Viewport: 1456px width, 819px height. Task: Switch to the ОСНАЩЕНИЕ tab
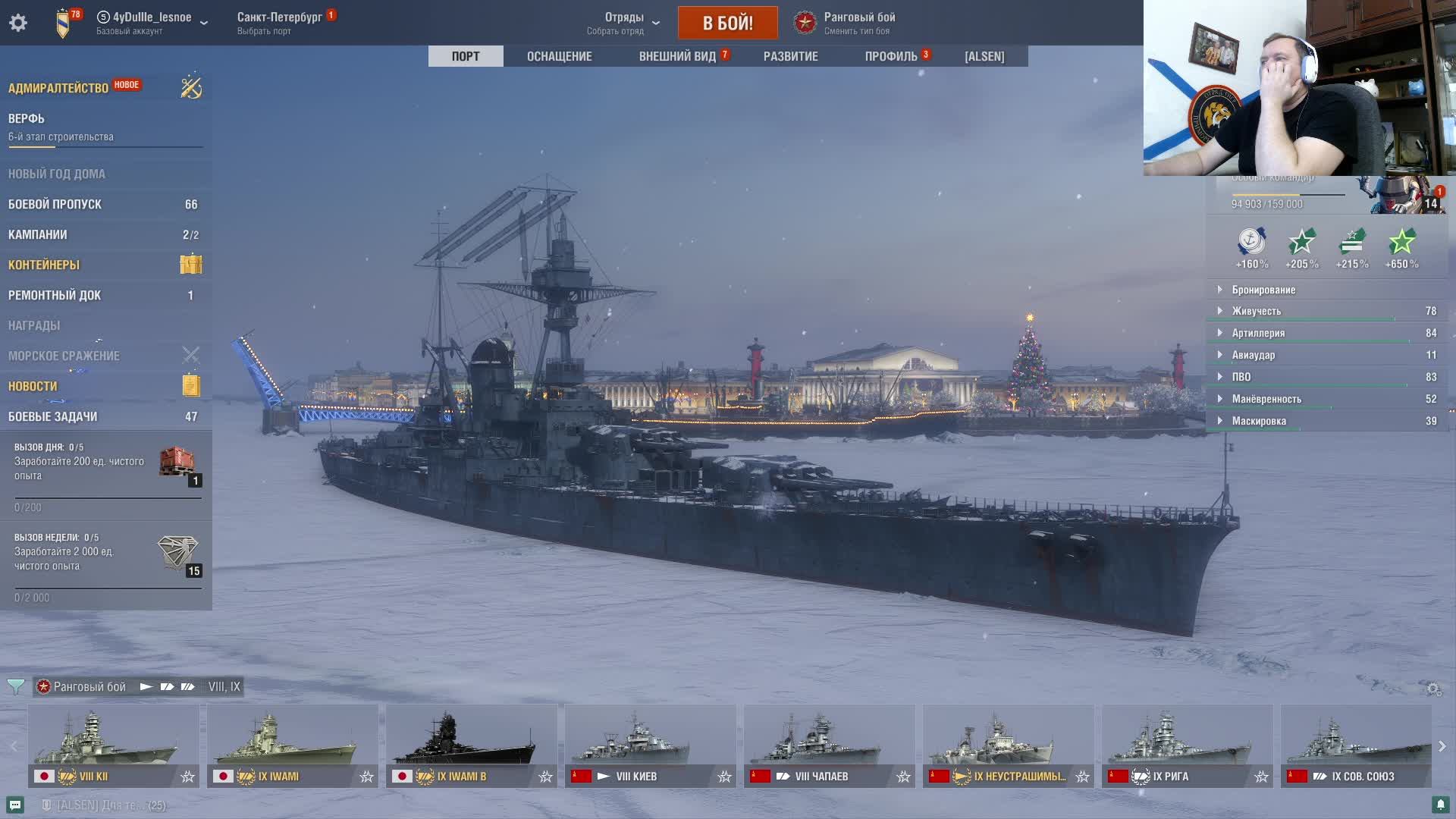559,56
